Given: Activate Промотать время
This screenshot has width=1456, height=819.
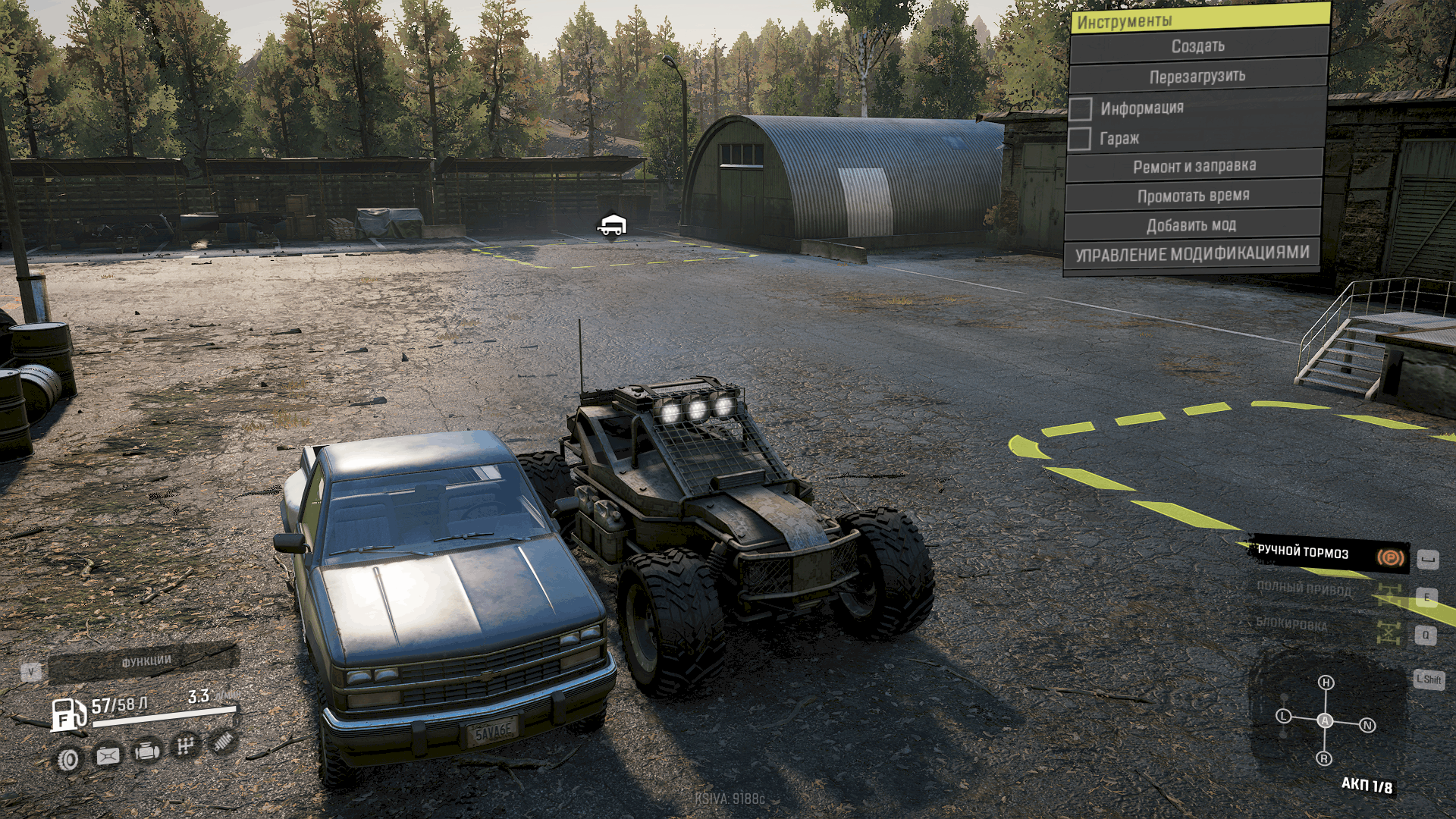Looking at the screenshot, I should click(x=1193, y=196).
